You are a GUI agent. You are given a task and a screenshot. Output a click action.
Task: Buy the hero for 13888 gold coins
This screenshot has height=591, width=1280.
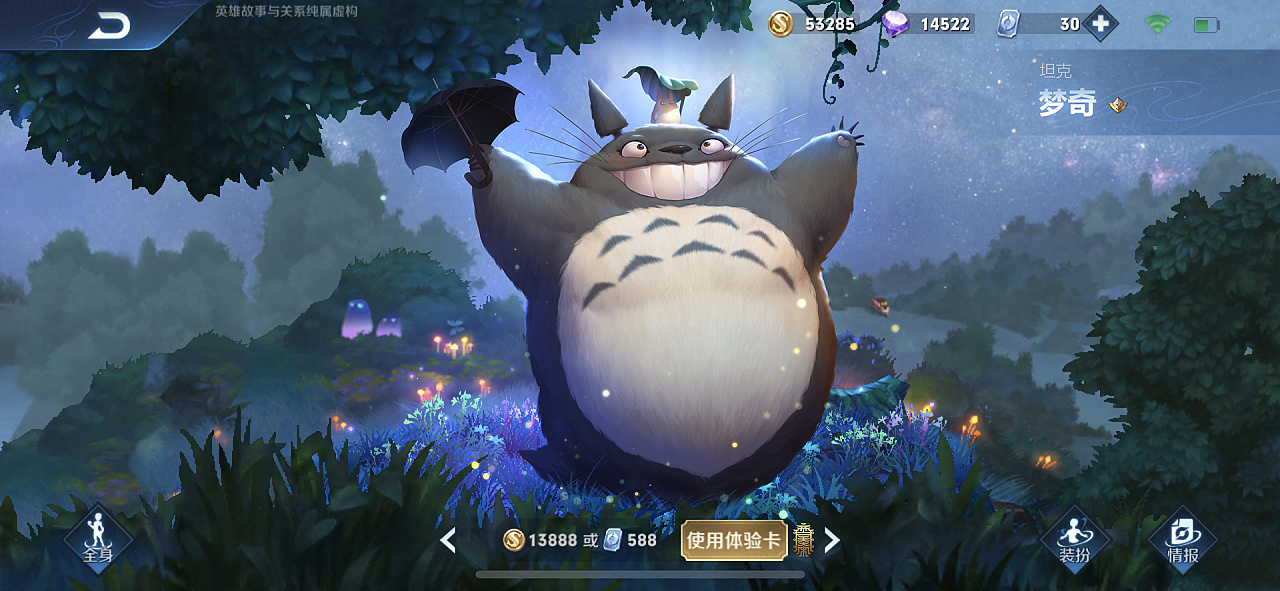540,541
